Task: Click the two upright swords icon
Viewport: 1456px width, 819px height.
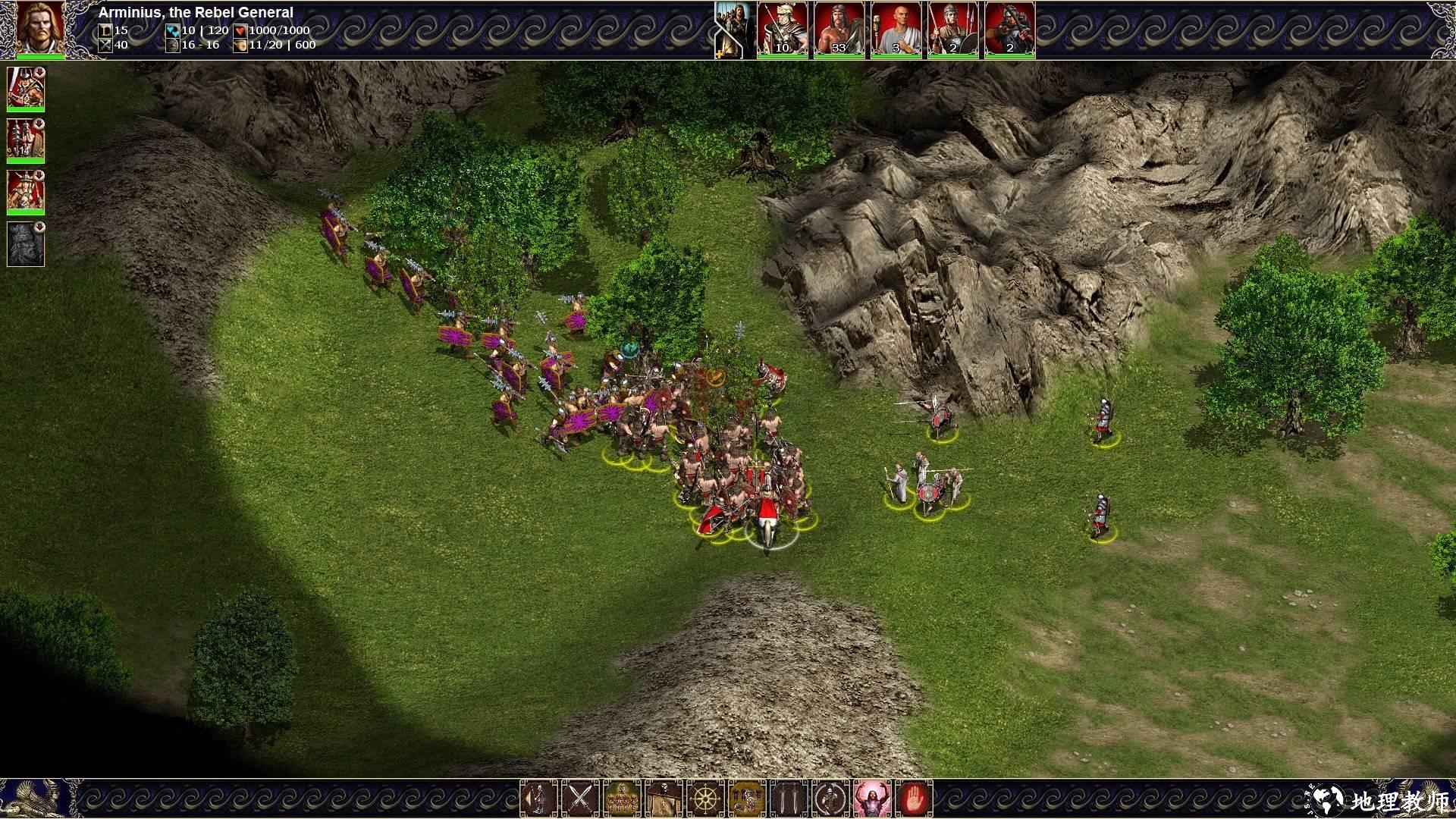Action: coord(789,799)
